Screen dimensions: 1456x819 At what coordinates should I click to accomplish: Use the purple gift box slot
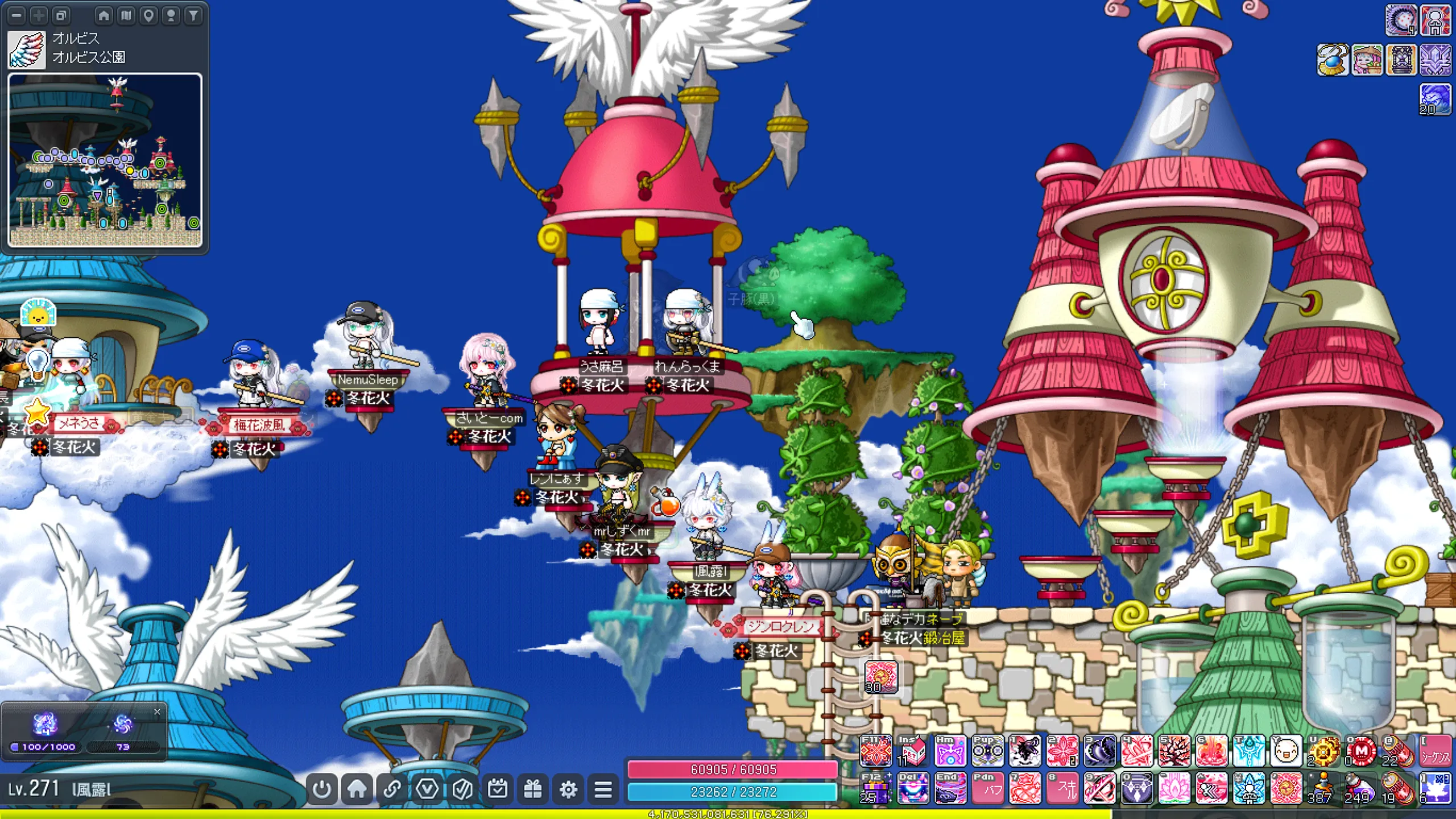pyautogui.click(x=876, y=789)
